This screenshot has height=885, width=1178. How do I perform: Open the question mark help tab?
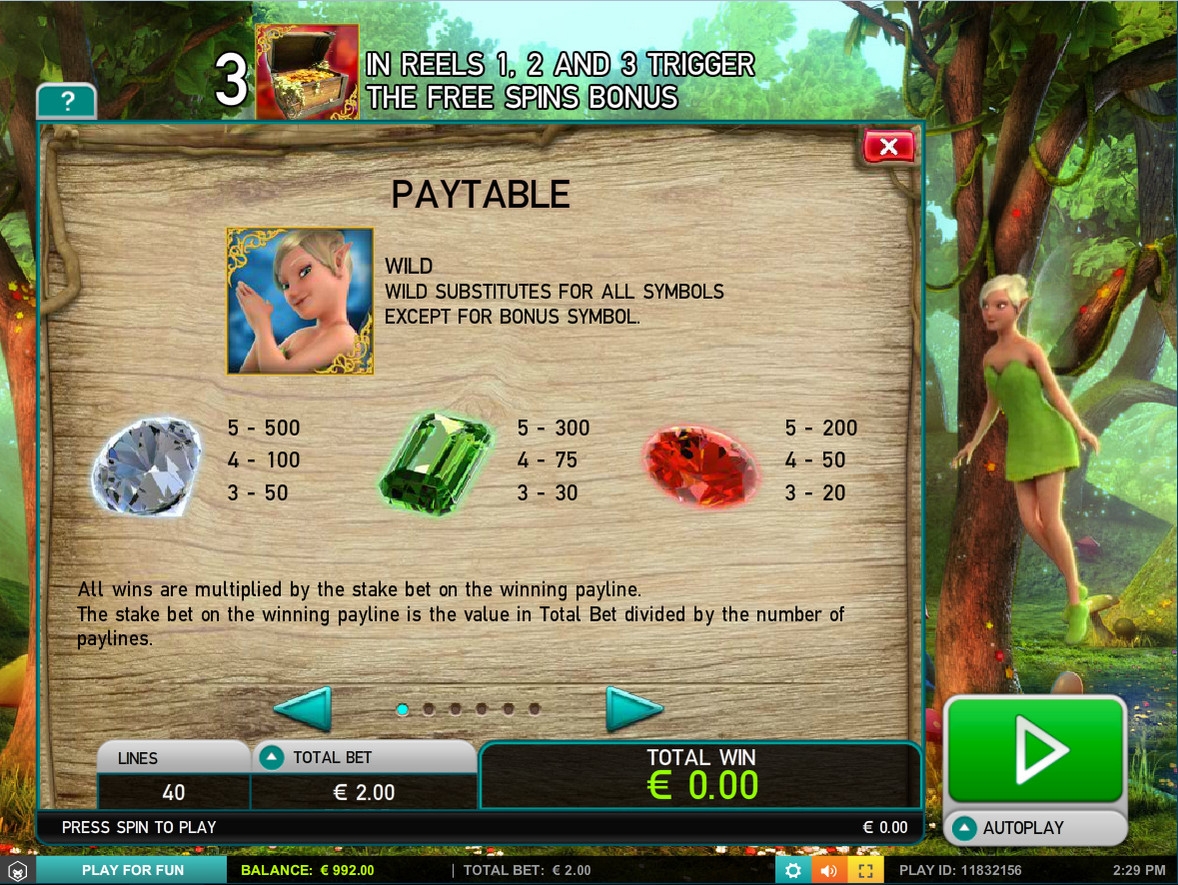[66, 102]
